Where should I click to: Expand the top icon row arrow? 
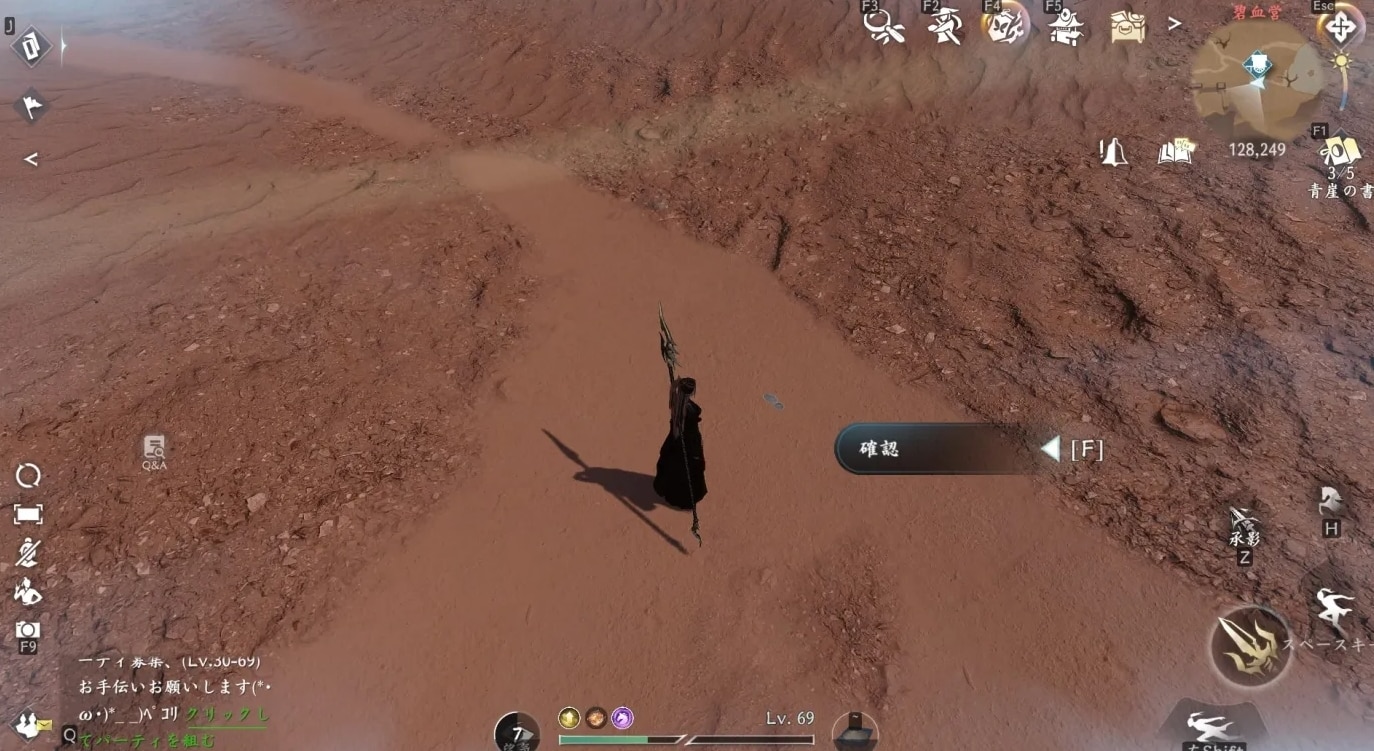click(x=1174, y=23)
